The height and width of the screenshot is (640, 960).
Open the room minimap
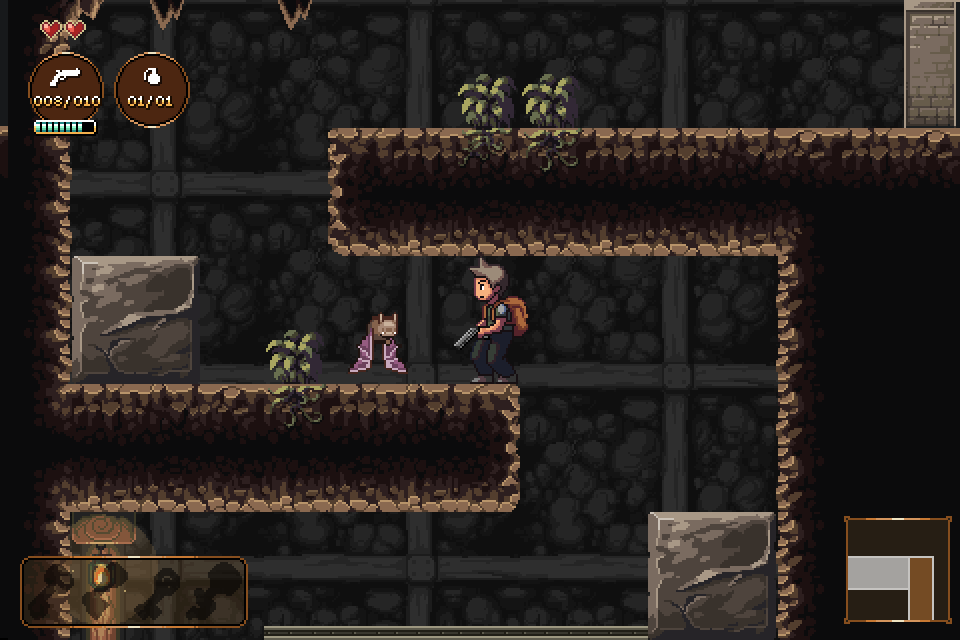tap(896, 569)
